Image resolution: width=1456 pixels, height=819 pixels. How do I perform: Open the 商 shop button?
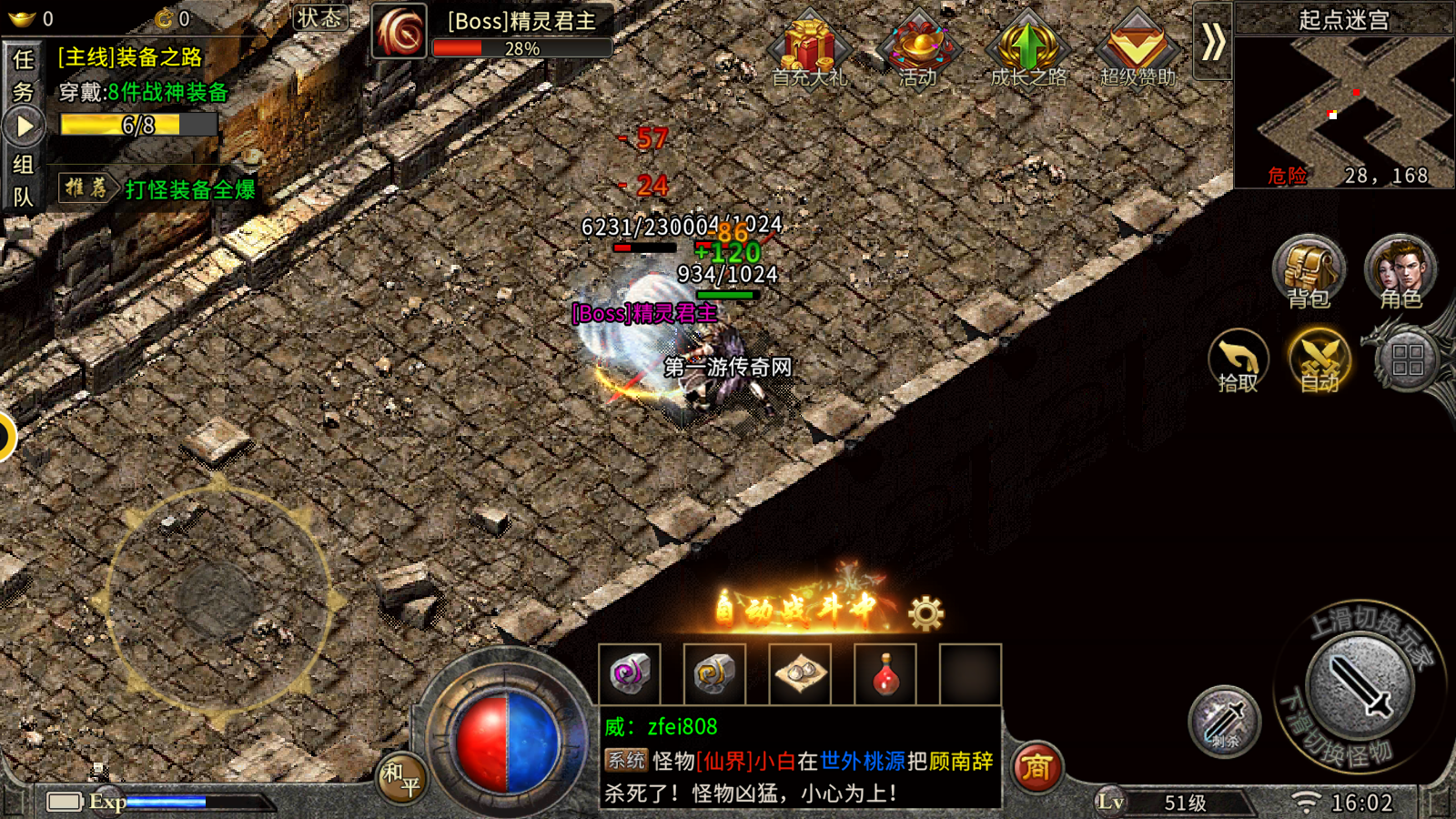coord(1036,767)
